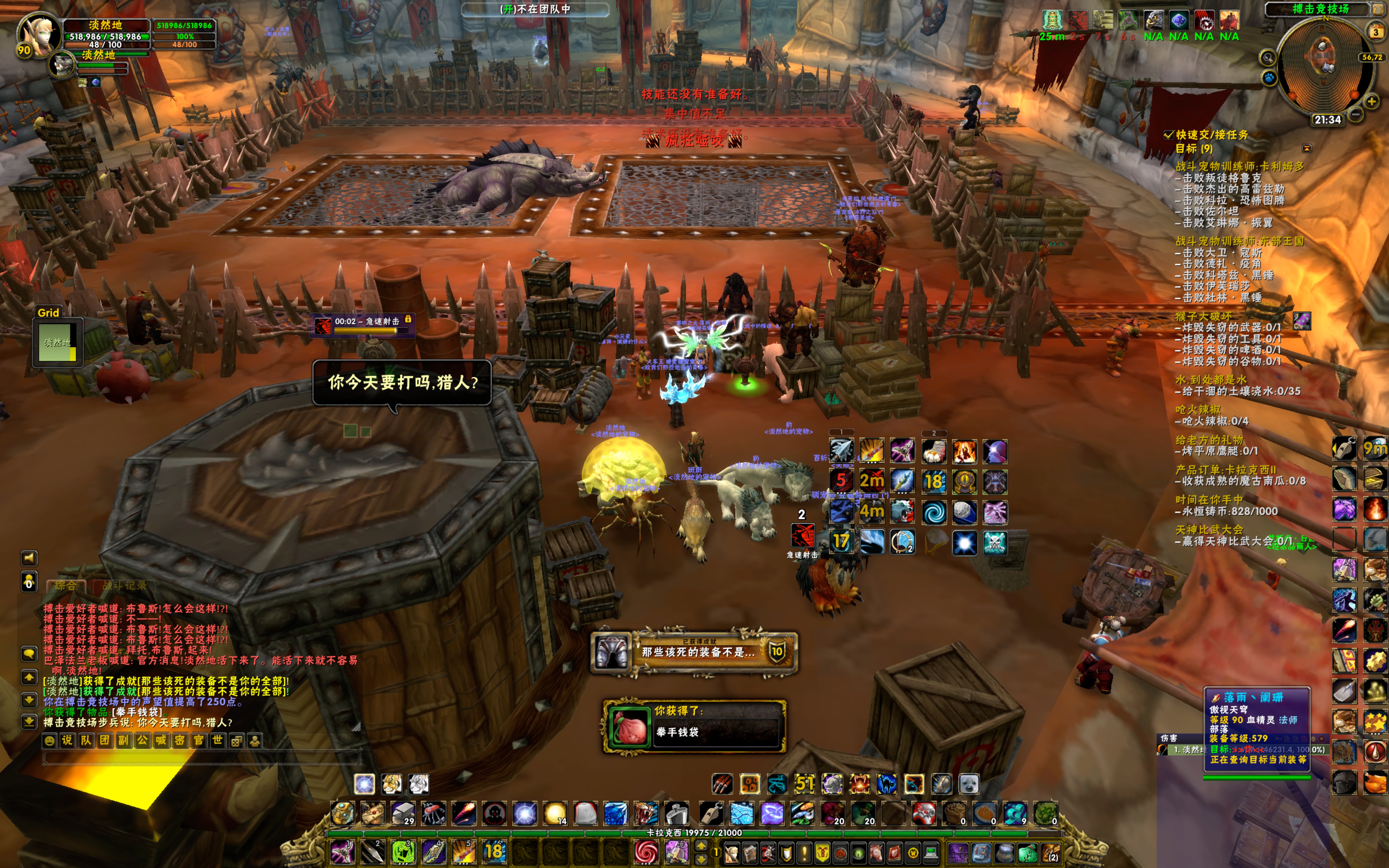Open the chat emote smiley button

pos(50,741)
